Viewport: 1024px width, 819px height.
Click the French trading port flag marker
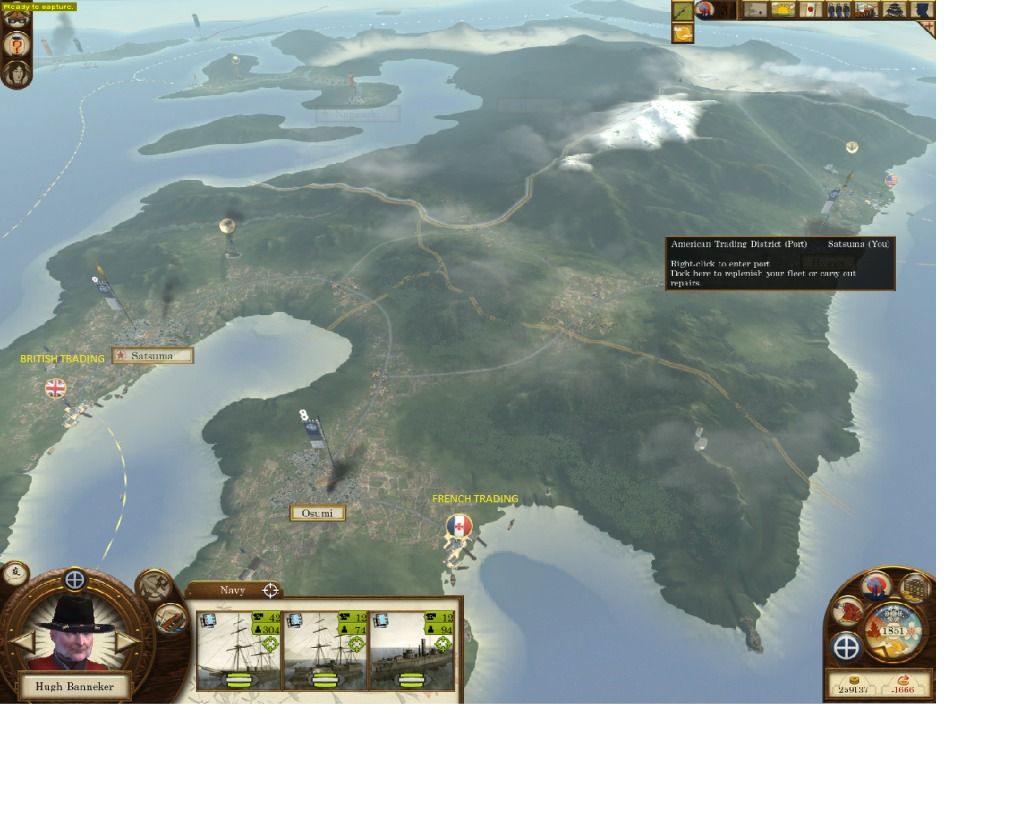[x=459, y=525]
